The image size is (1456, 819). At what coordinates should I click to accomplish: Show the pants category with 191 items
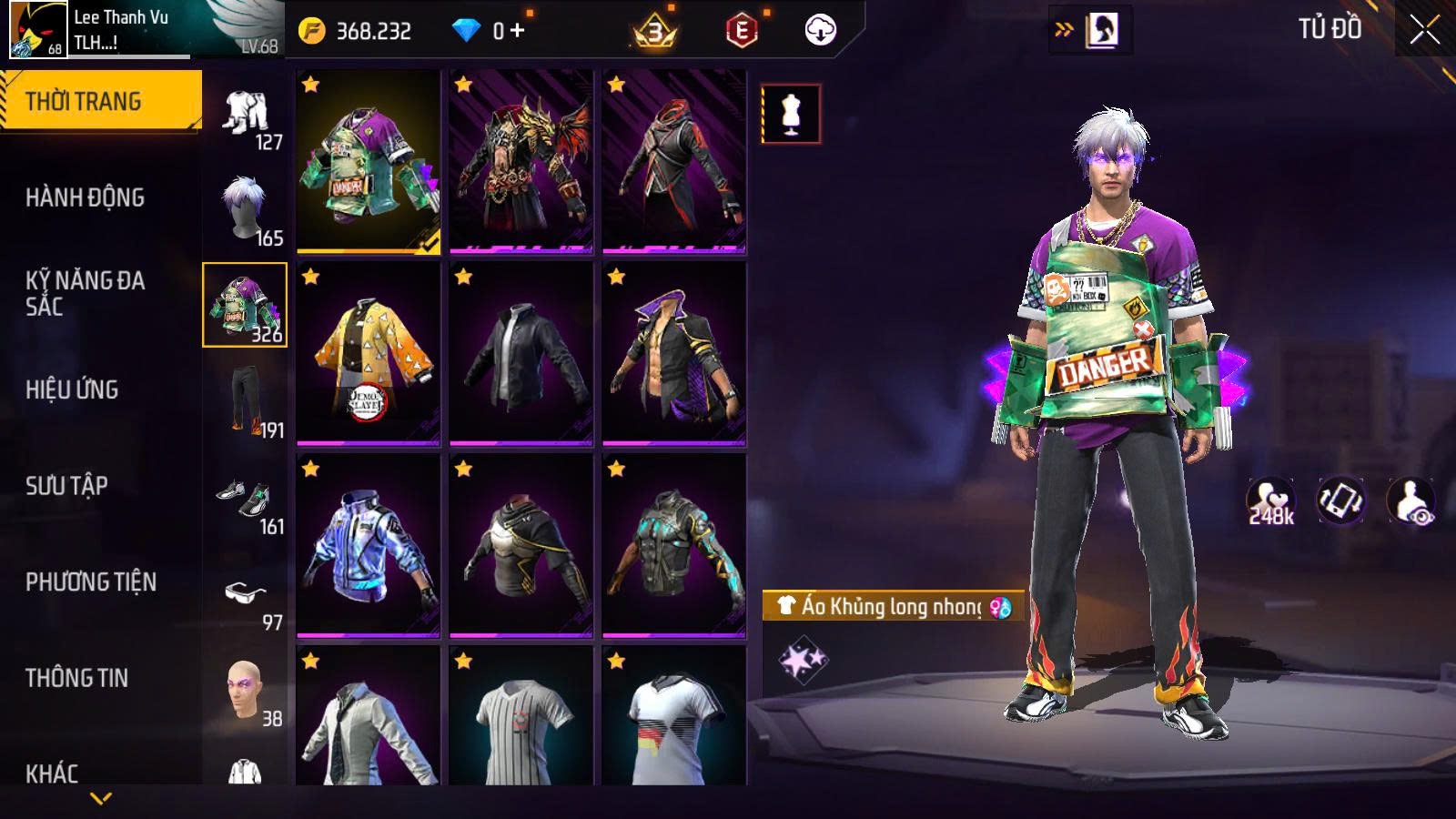[x=246, y=400]
